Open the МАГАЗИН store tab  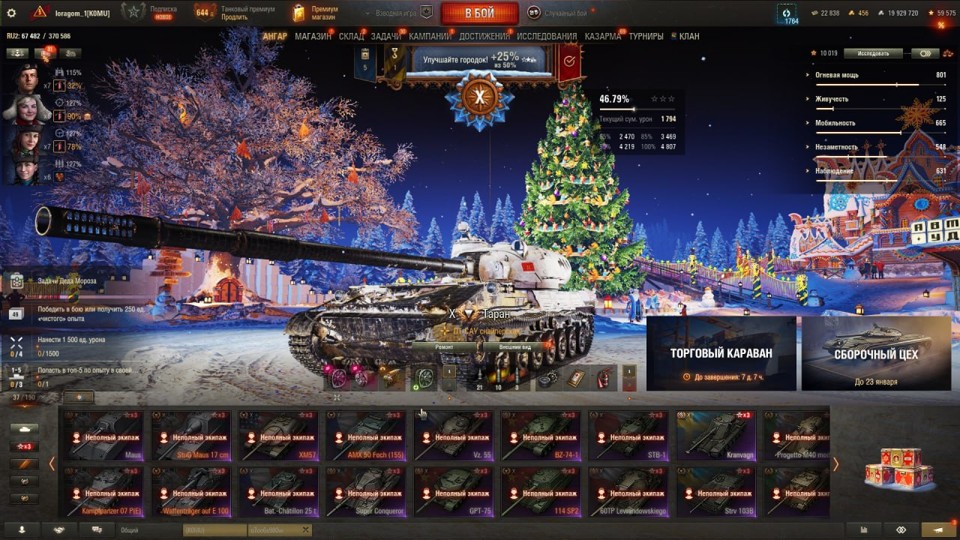click(x=313, y=37)
